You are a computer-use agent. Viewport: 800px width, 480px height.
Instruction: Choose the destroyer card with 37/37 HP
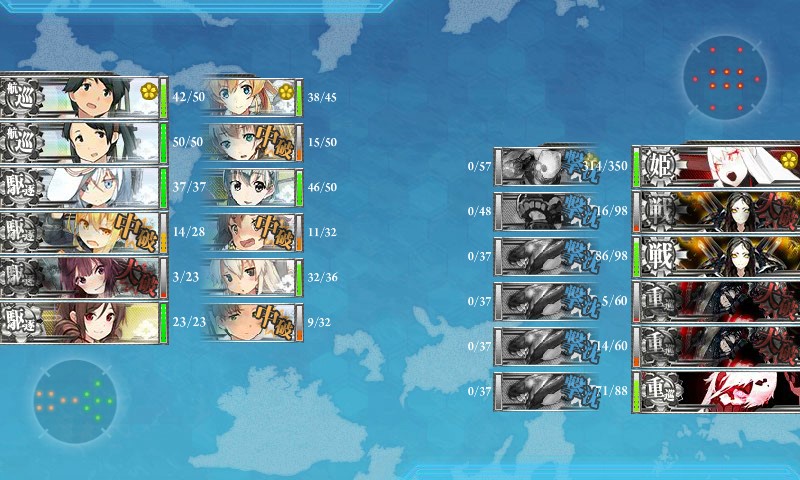[x=80, y=187]
